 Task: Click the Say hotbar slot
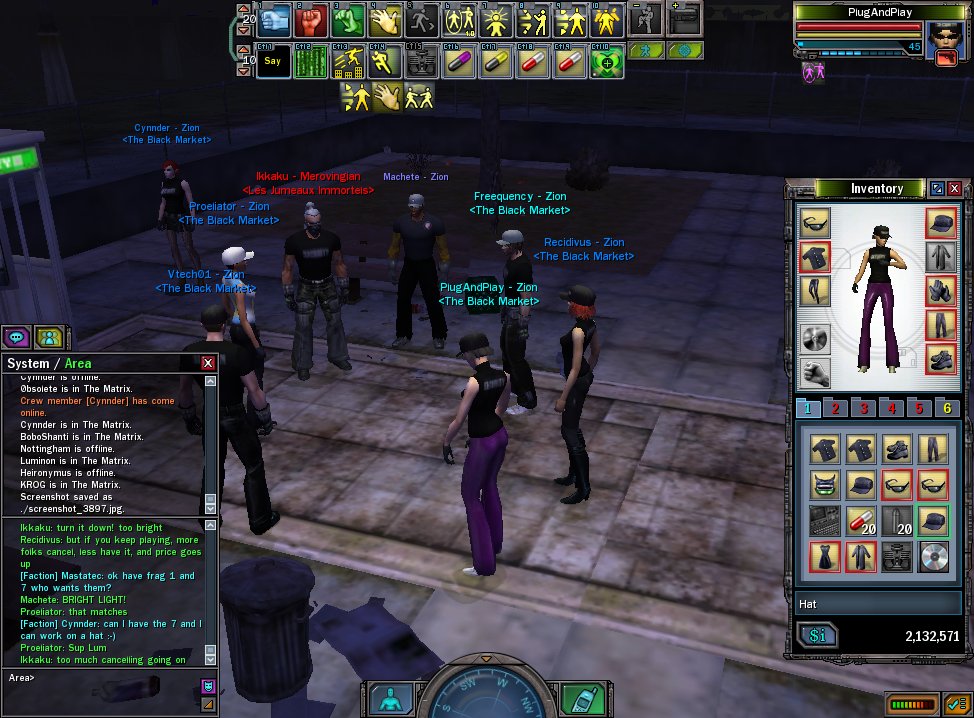pos(275,60)
